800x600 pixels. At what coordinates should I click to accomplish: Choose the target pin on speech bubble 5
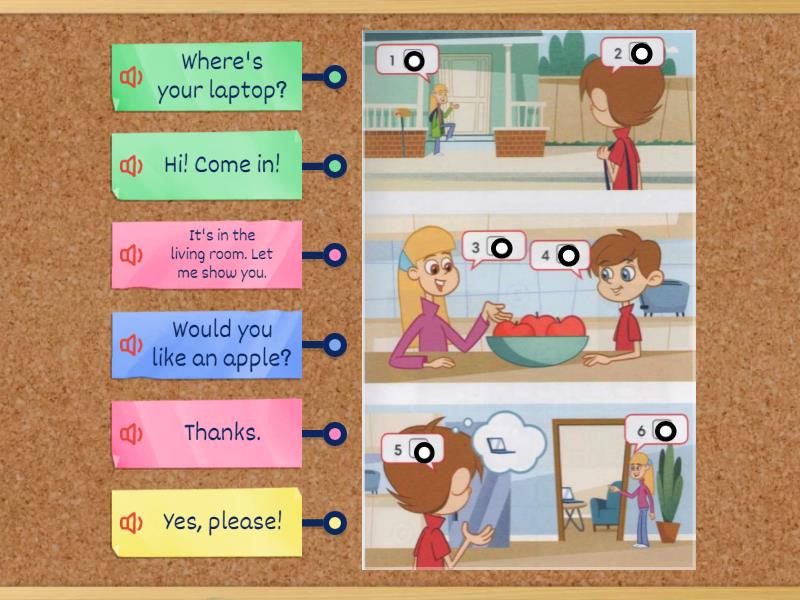coord(424,452)
